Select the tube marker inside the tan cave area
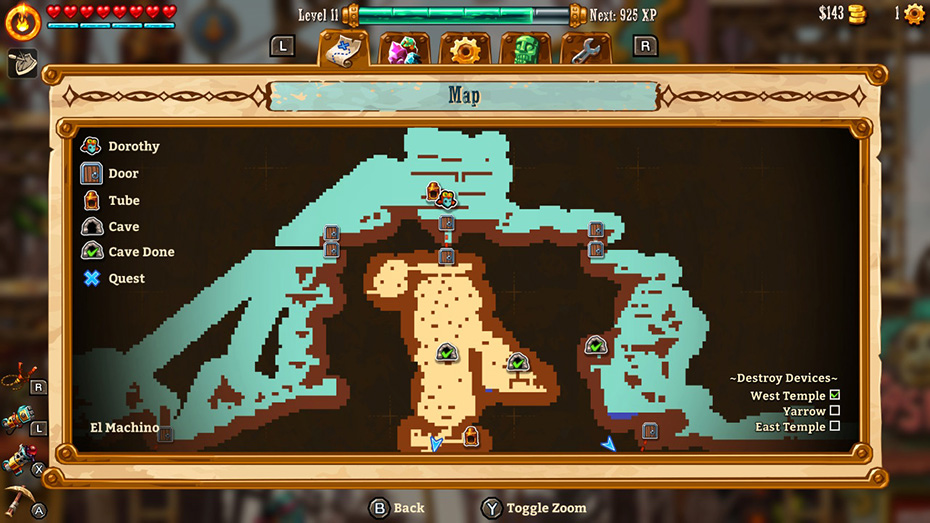 click(x=470, y=435)
